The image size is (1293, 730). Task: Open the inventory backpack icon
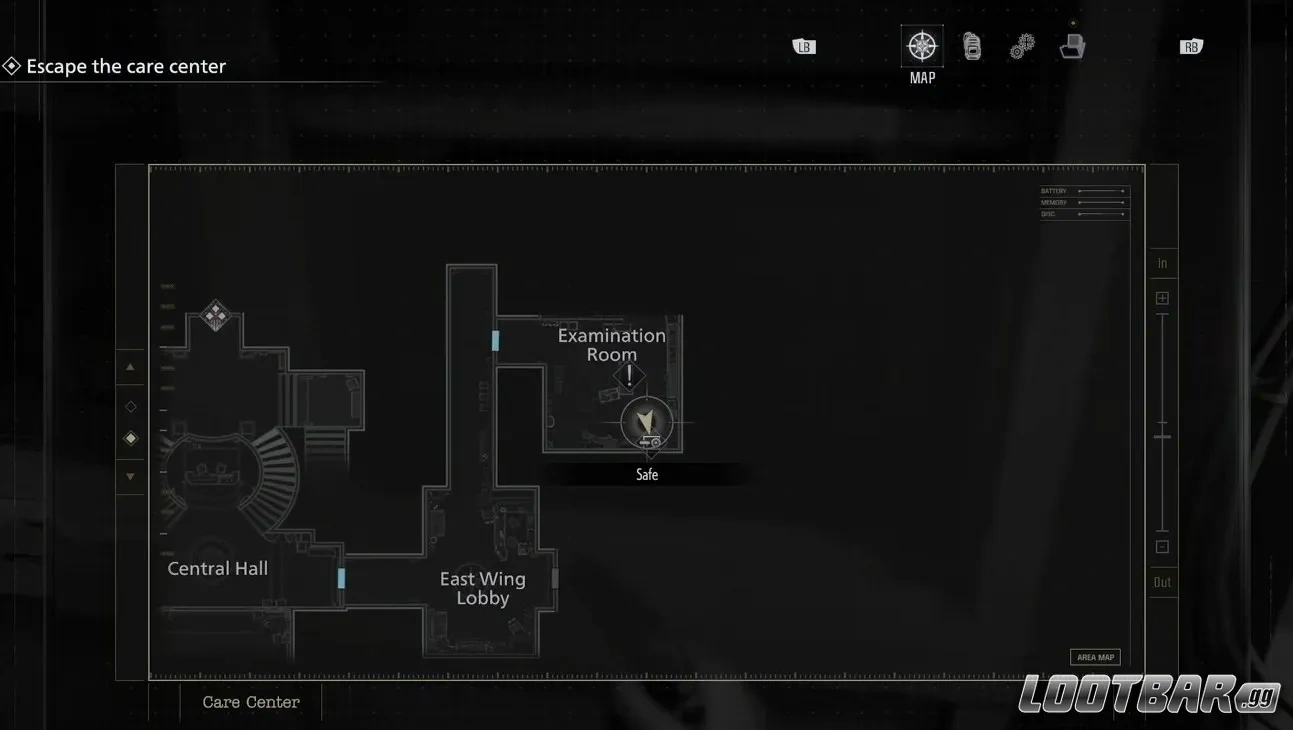(x=971, y=45)
